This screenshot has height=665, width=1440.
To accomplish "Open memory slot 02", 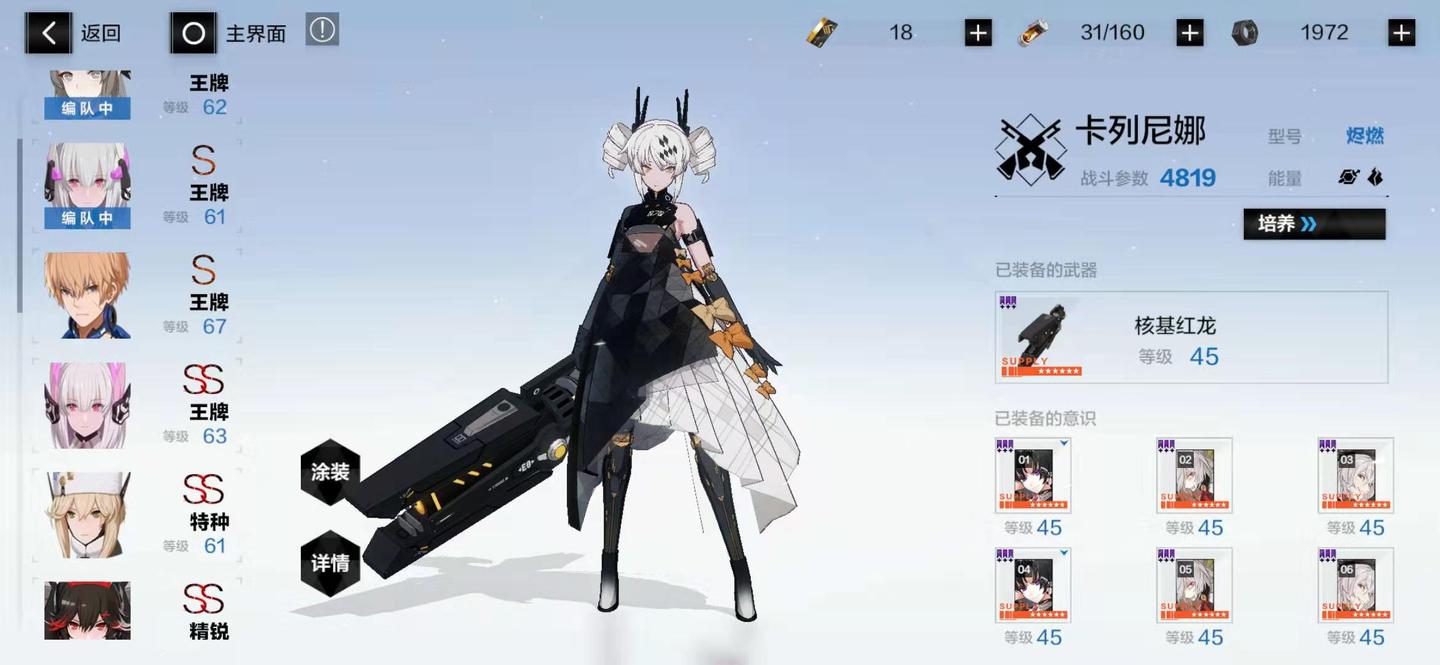I will tap(1194, 476).
